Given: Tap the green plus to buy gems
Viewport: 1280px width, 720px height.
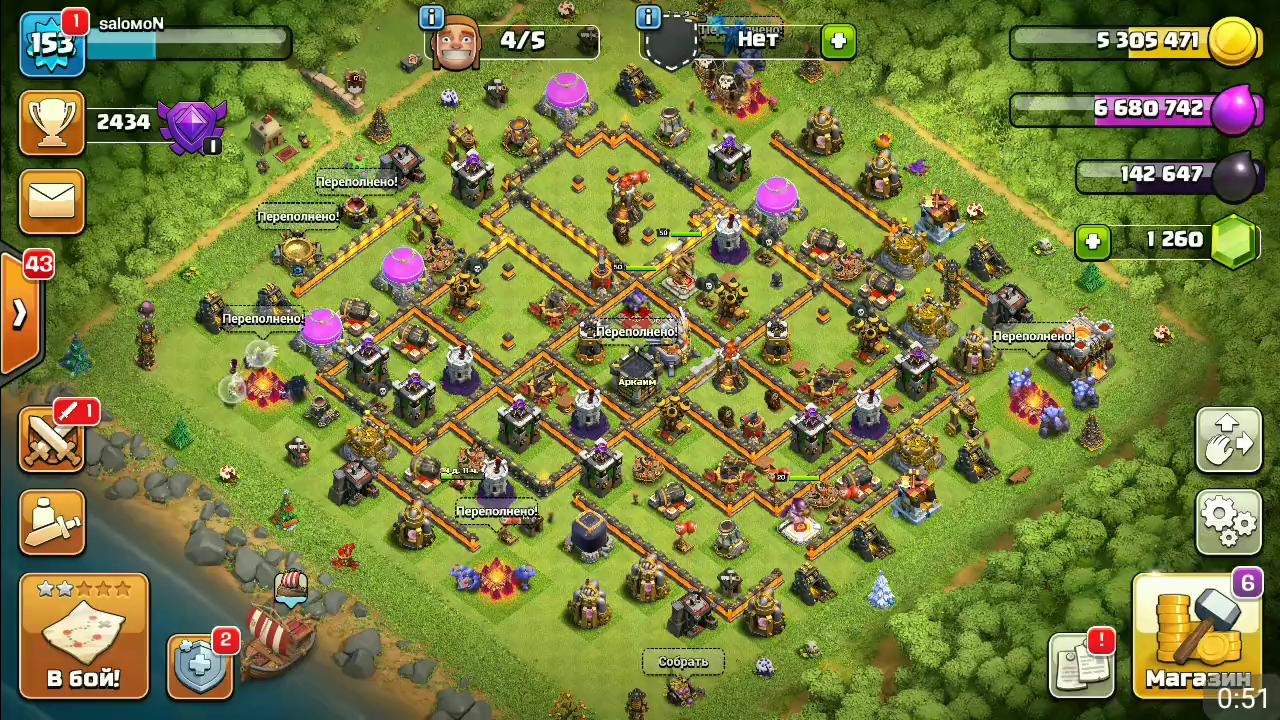Looking at the screenshot, I should pyautogui.click(x=1092, y=241).
